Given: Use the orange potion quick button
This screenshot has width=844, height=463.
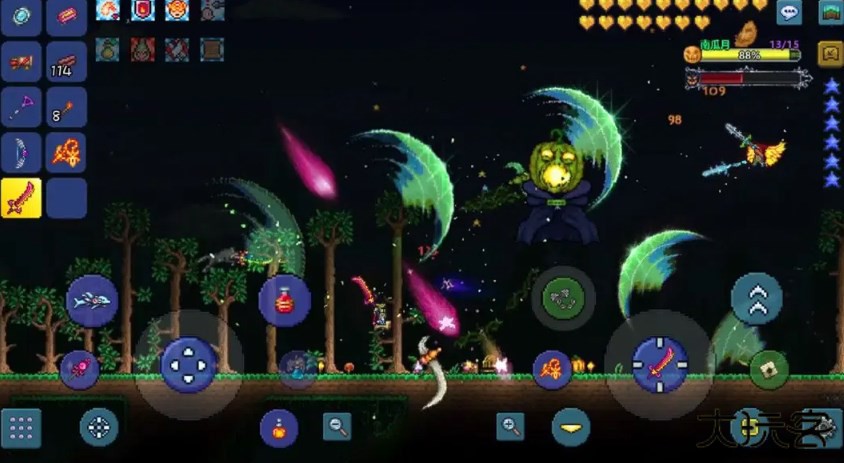Looking at the screenshot, I should pyautogui.click(x=279, y=428).
